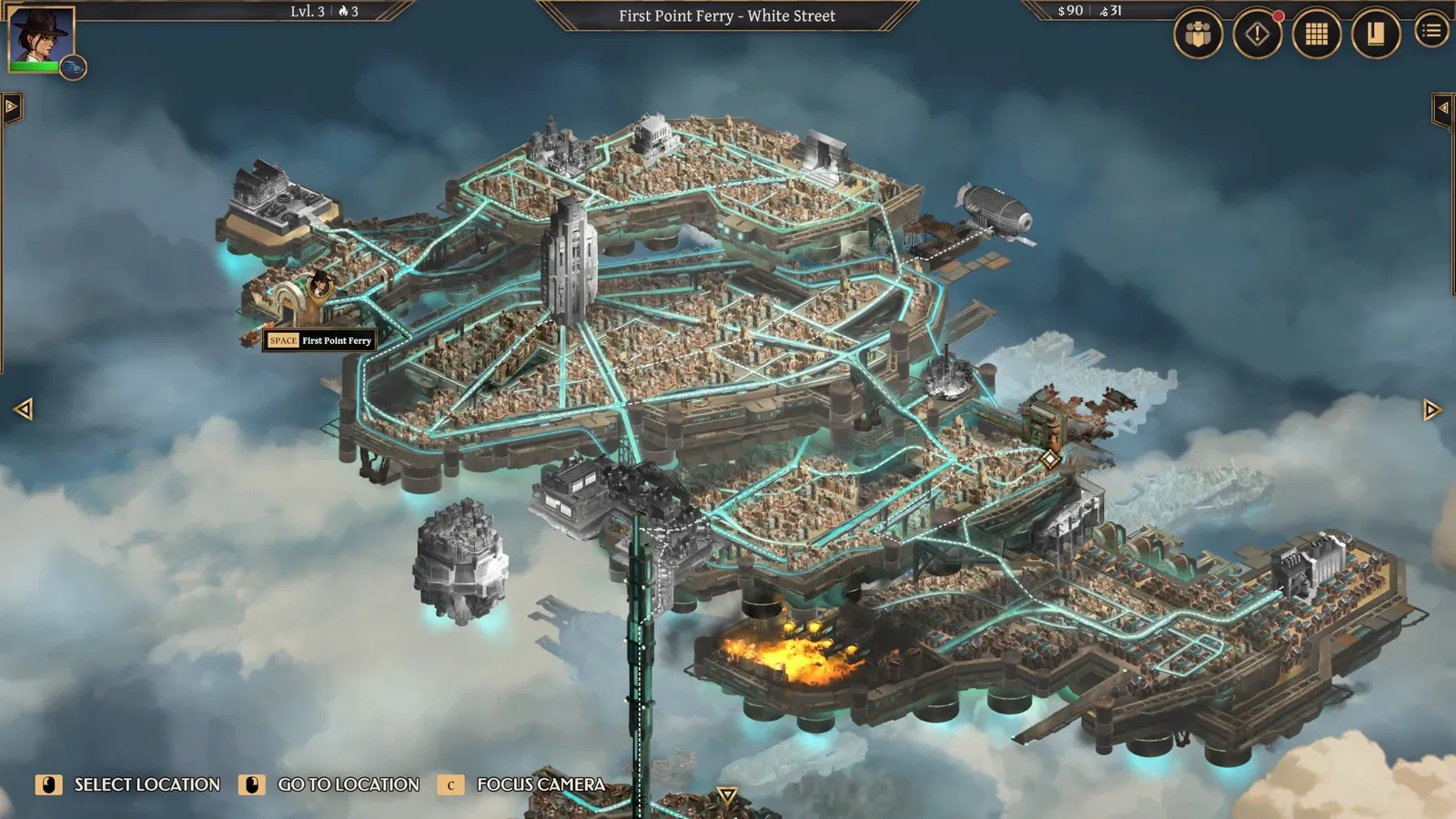Open the journal book icon
This screenshot has width=1456, height=819.
tap(1375, 35)
